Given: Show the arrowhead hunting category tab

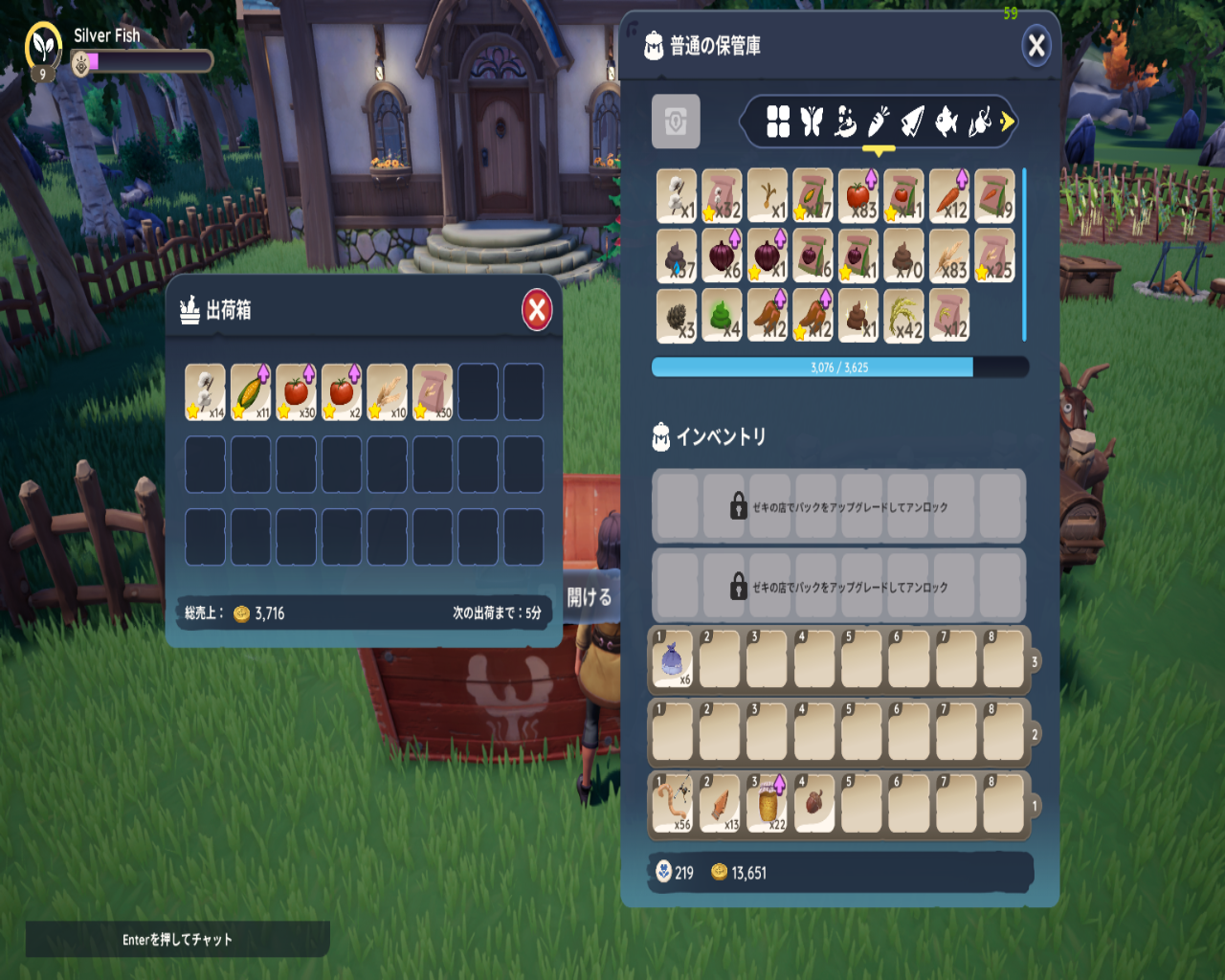Looking at the screenshot, I should pyautogui.click(x=912, y=122).
